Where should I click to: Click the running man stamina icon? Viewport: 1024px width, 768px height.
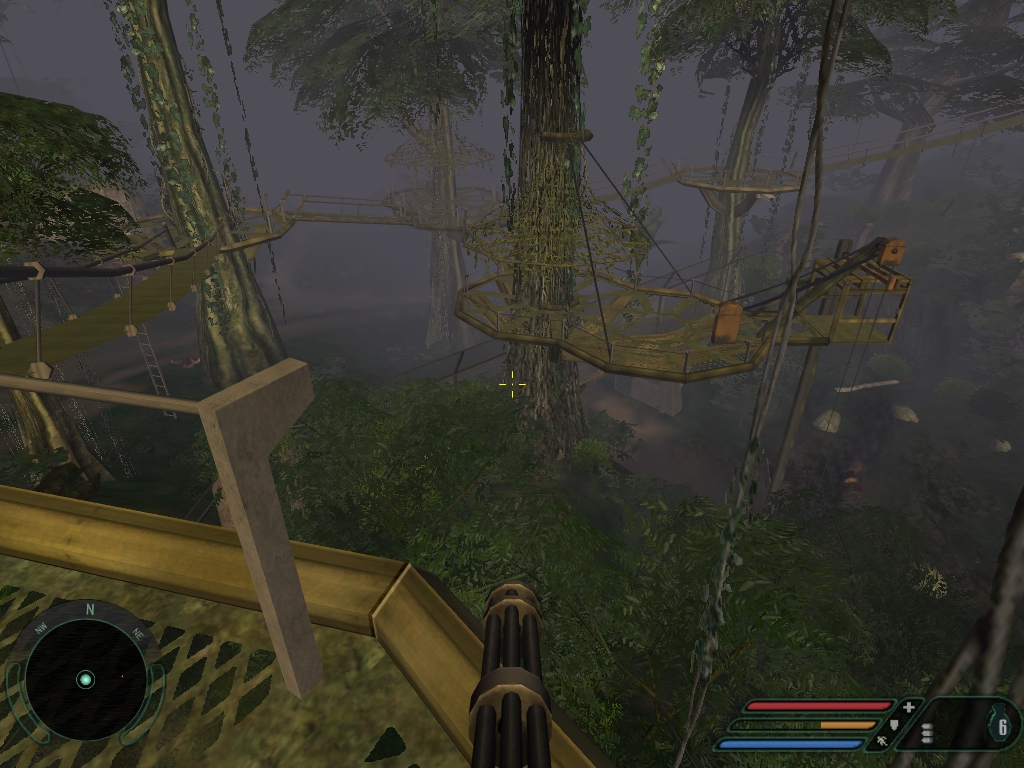882,742
